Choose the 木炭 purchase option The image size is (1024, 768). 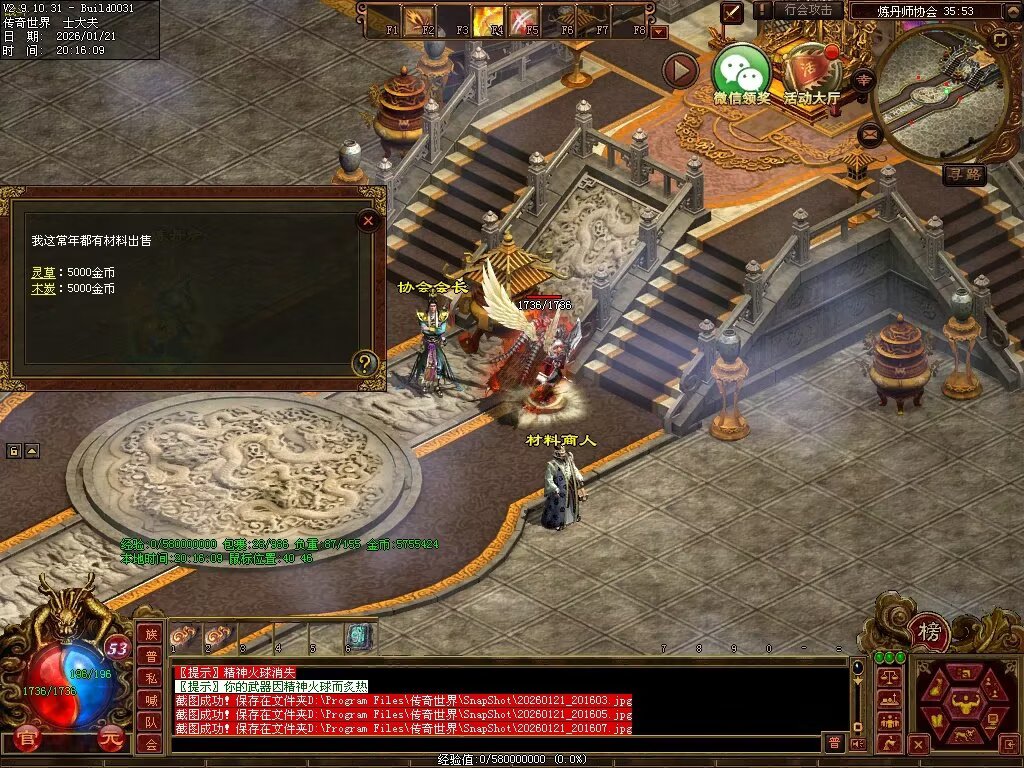click(x=43, y=289)
